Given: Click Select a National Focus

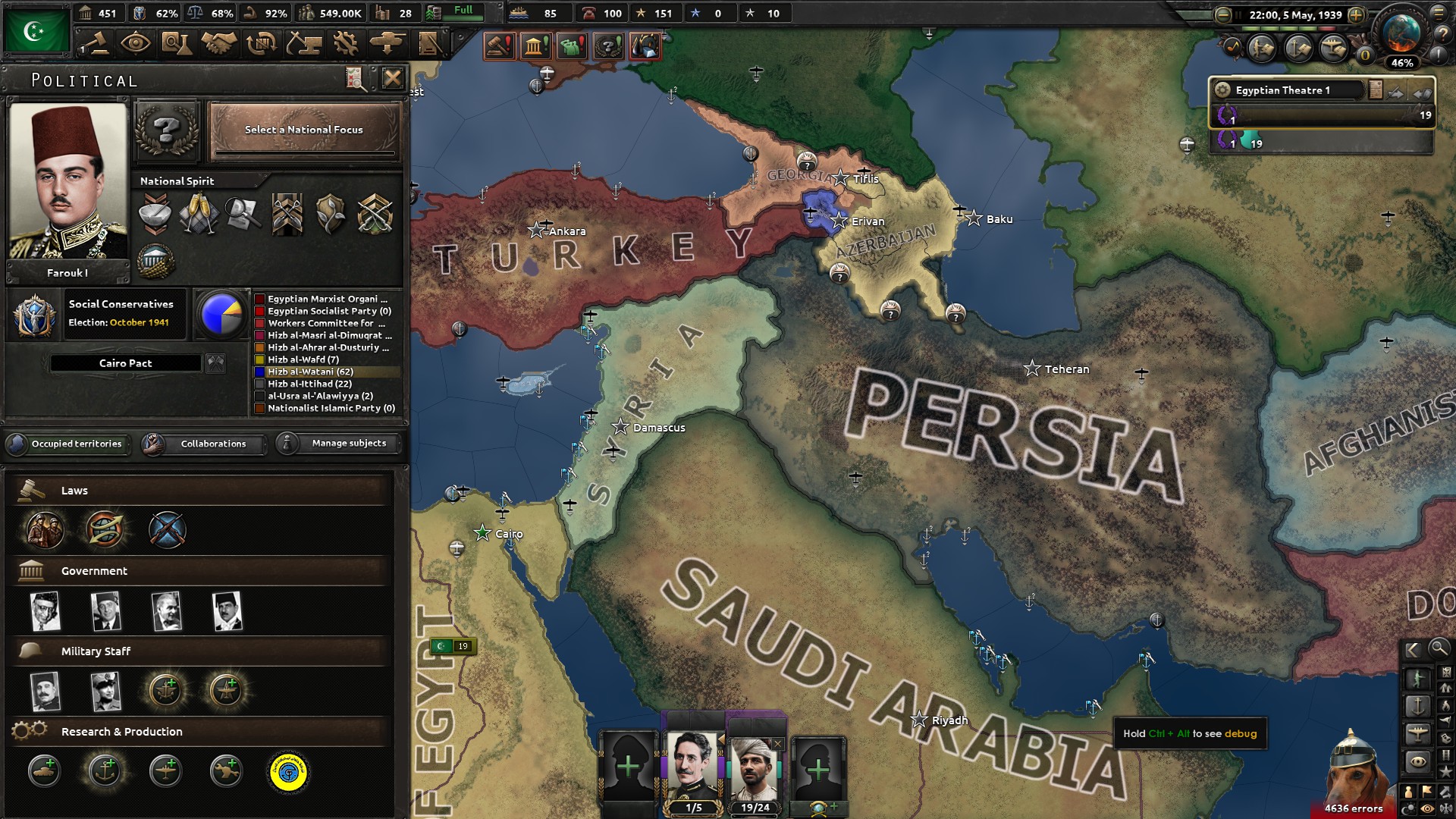Looking at the screenshot, I should tap(303, 130).
